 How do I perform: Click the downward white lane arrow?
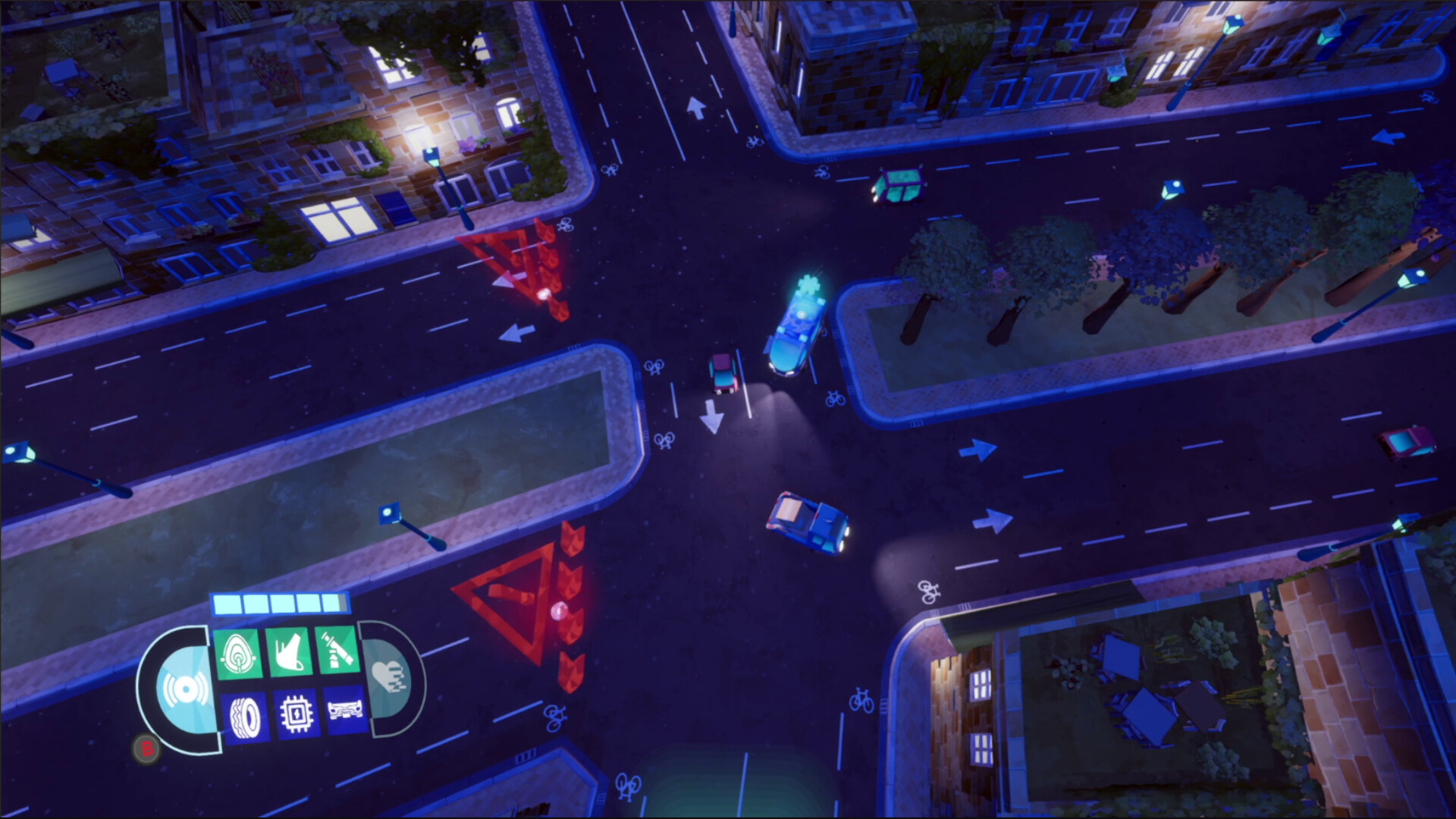[711, 417]
